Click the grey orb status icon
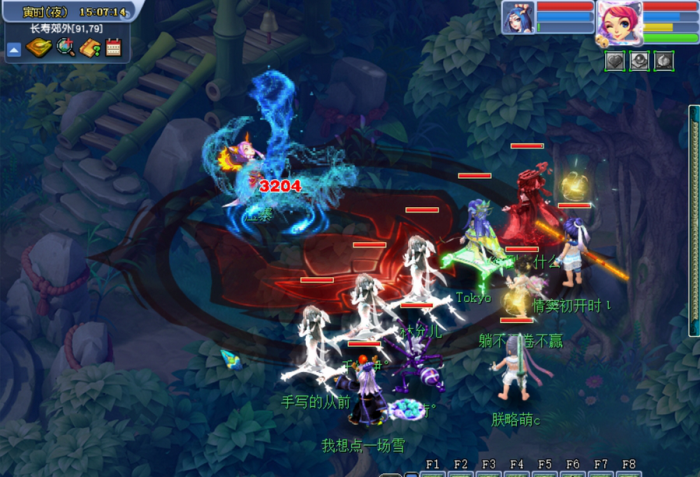The image size is (700, 477). click(x=638, y=61)
